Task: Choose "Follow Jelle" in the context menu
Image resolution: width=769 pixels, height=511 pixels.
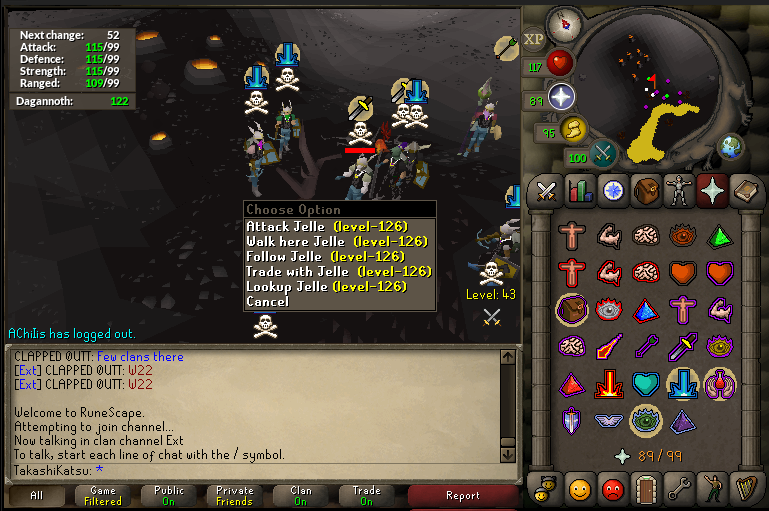Action: coord(326,256)
